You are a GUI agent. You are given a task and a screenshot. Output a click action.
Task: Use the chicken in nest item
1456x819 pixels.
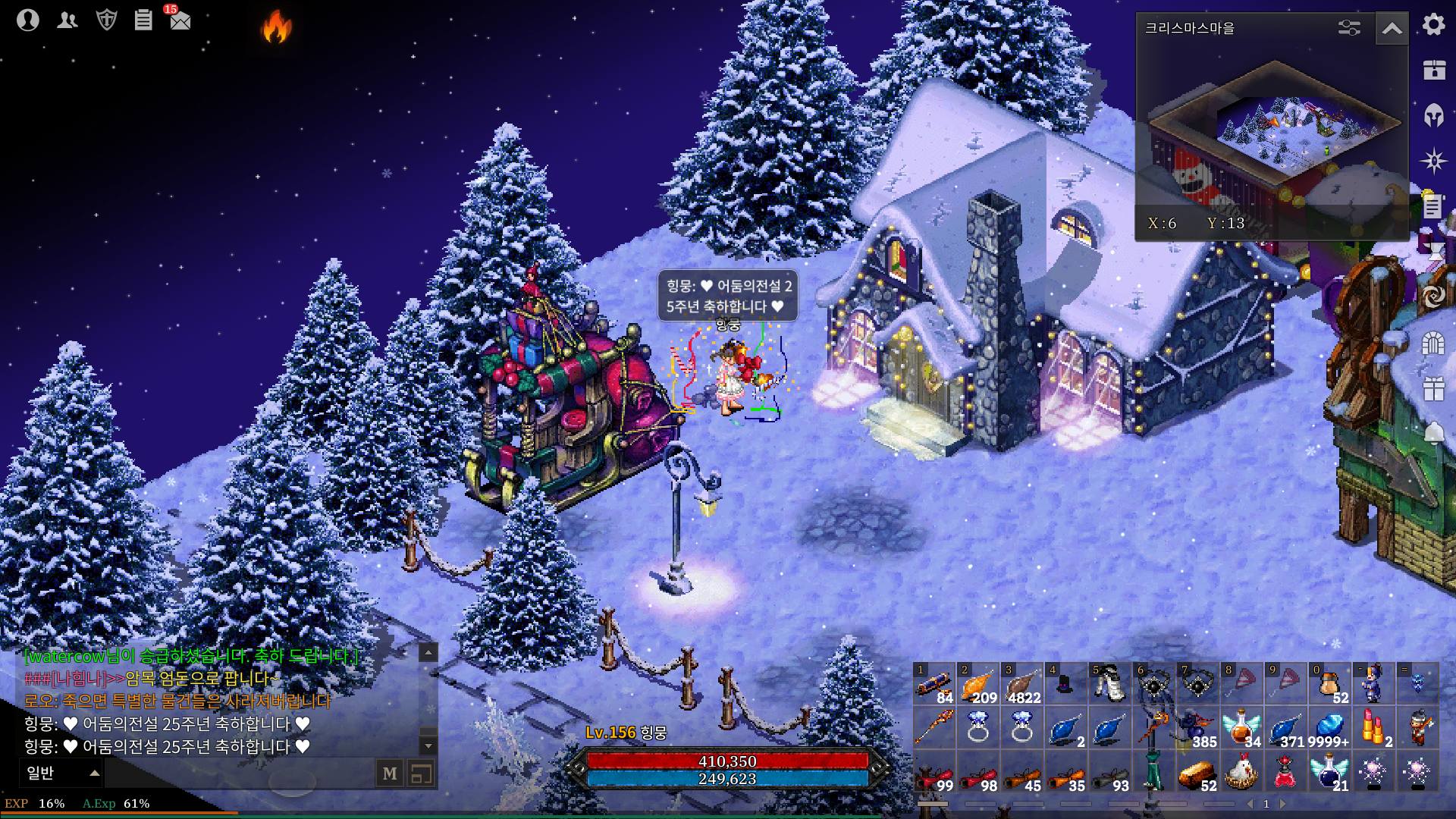pyautogui.click(x=1241, y=772)
